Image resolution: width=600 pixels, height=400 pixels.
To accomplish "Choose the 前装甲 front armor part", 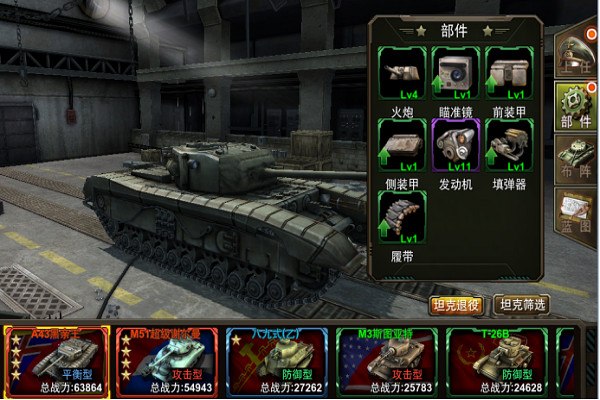I will [508, 72].
